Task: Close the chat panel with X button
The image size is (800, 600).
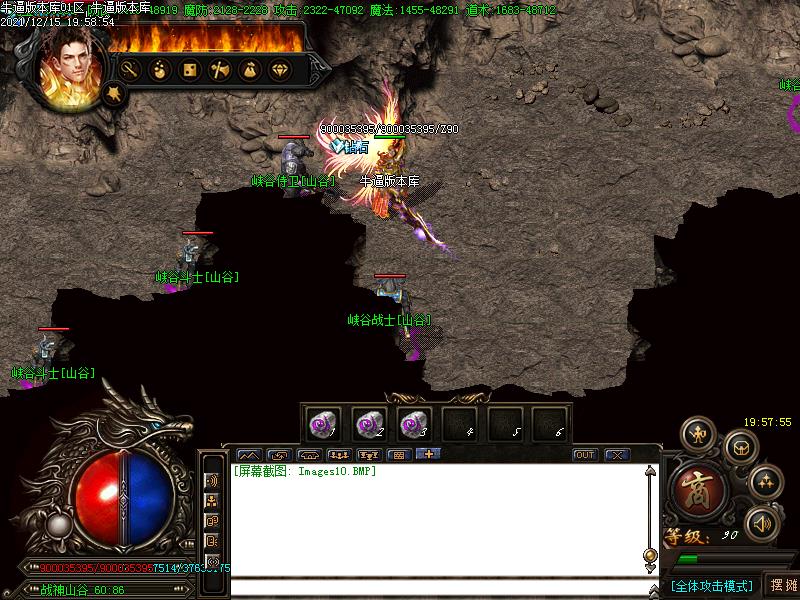Action: click(x=617, y=455)
